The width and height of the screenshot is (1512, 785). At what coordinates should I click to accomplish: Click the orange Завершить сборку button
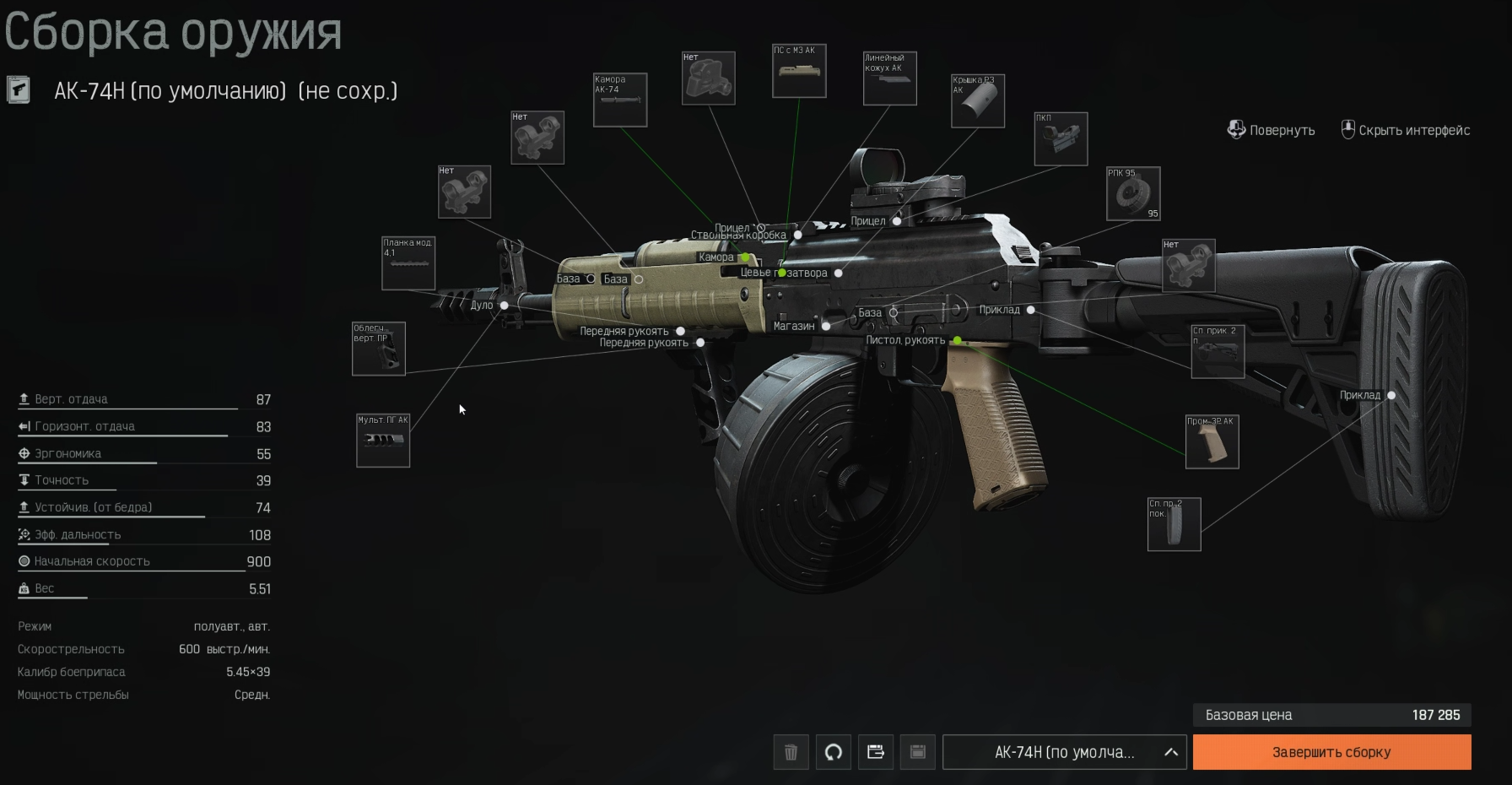[x=1331, y=752]
